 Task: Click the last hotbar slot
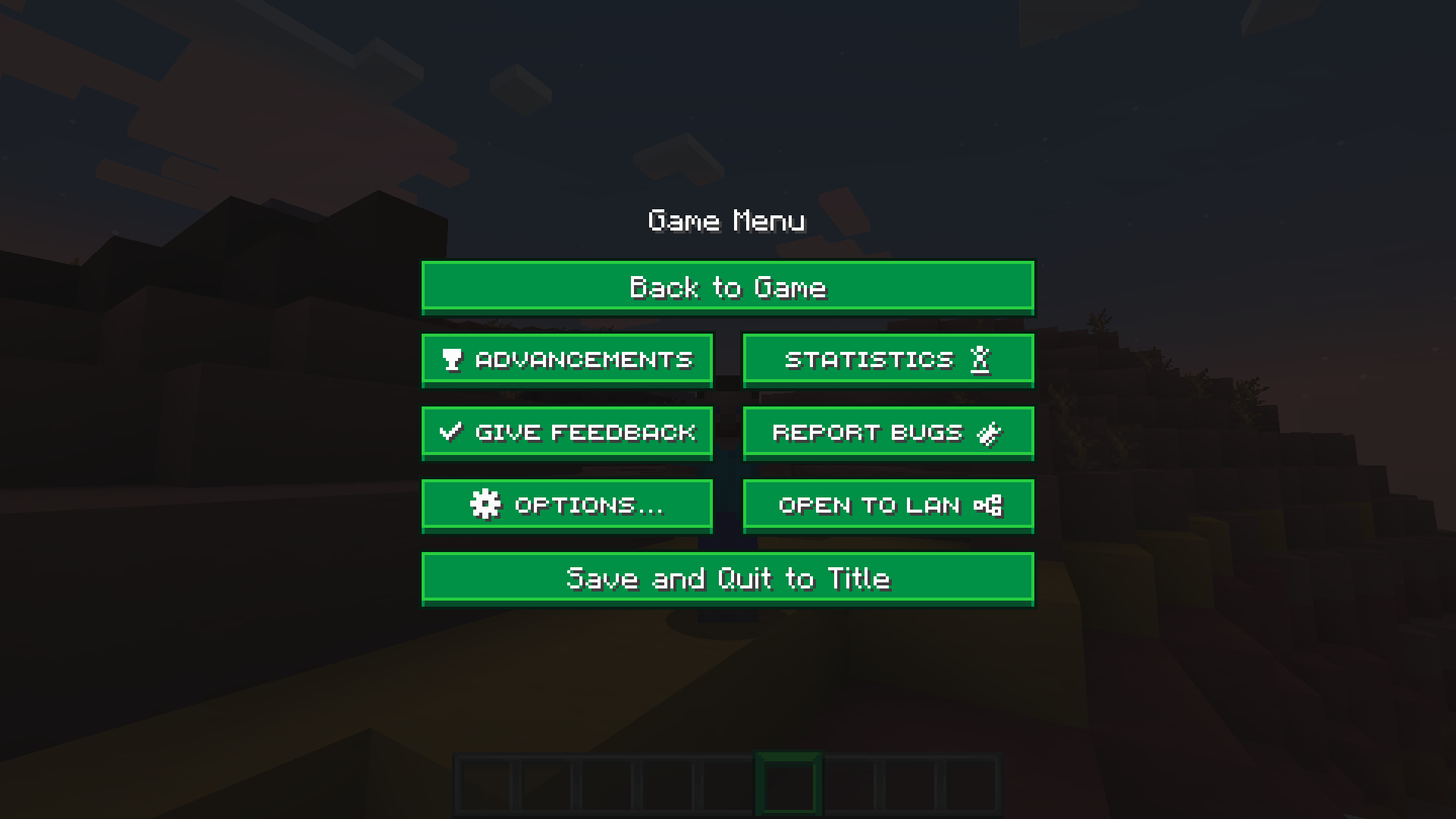(972, 784)
